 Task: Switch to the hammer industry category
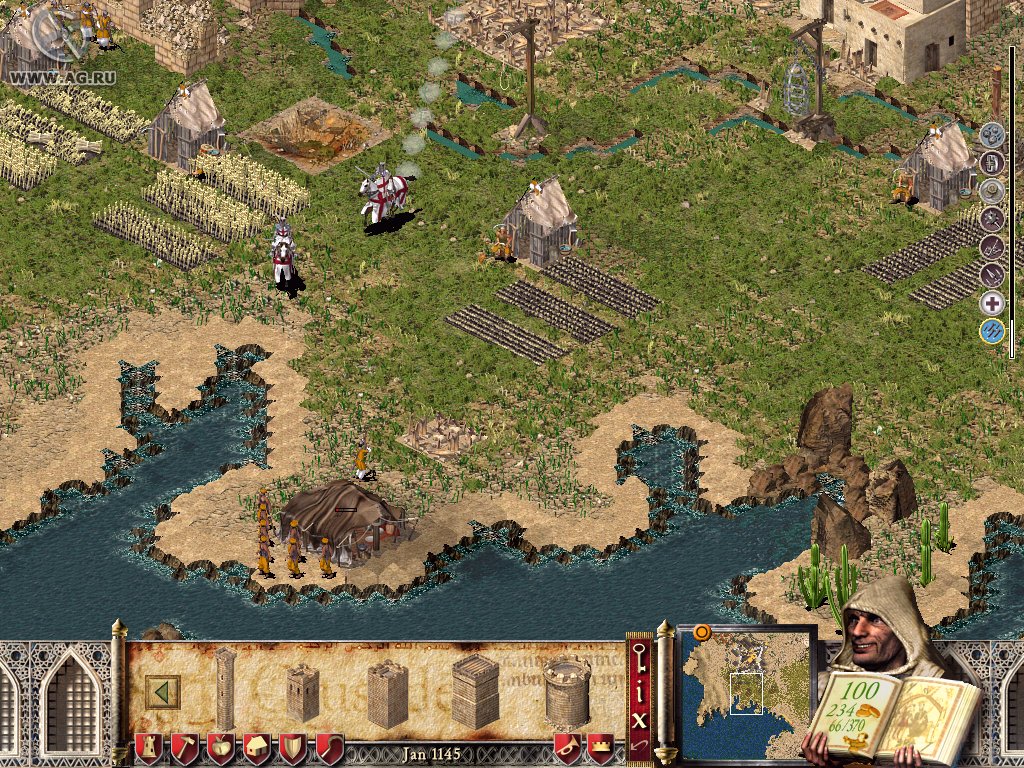pyautogui.click(x=184, y=747)
